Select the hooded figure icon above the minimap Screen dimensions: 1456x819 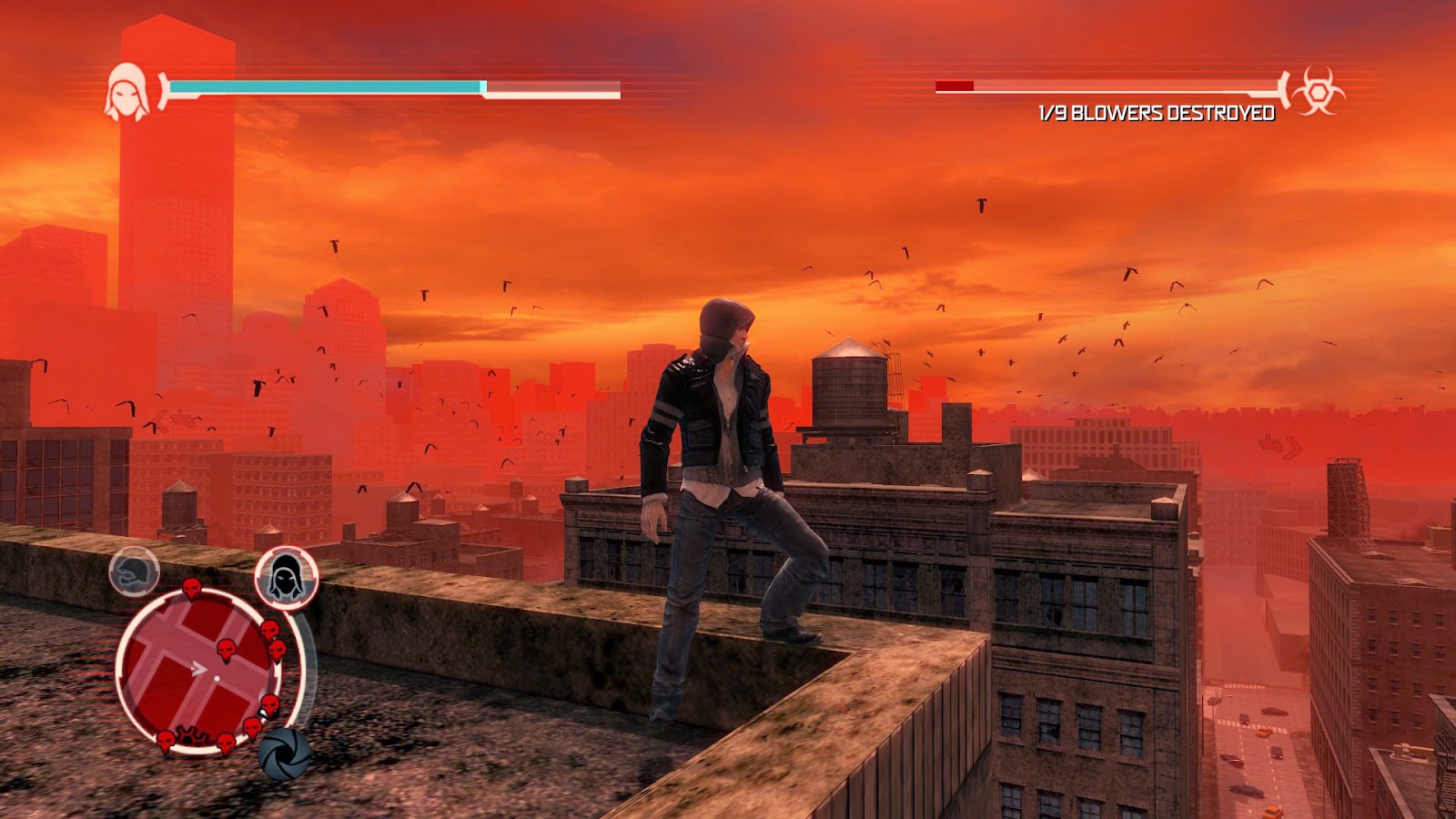click(x=287, y=576)
